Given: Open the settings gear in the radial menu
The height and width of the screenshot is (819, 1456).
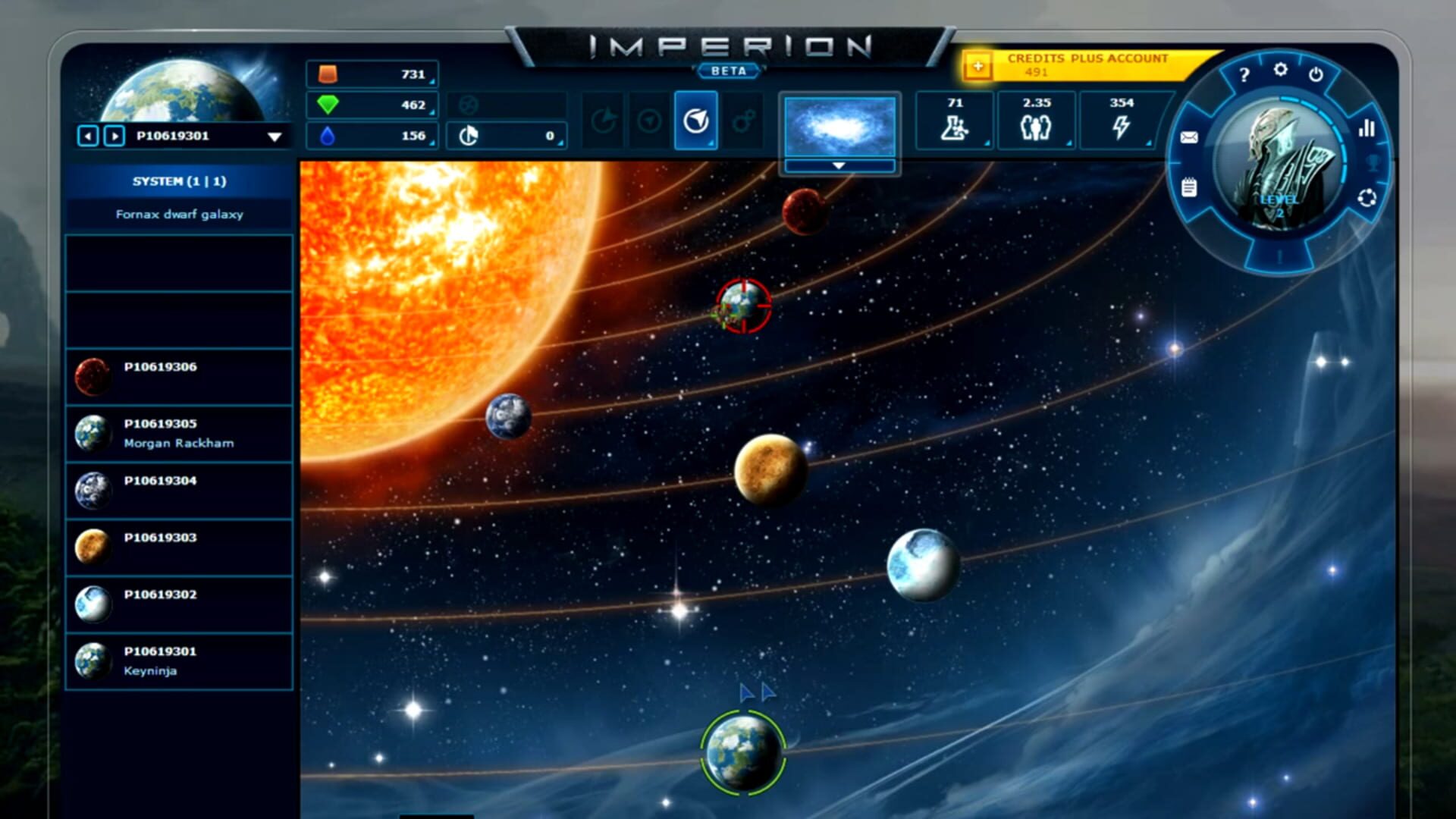Looking at the screenshot, I should pos(1282,70).
